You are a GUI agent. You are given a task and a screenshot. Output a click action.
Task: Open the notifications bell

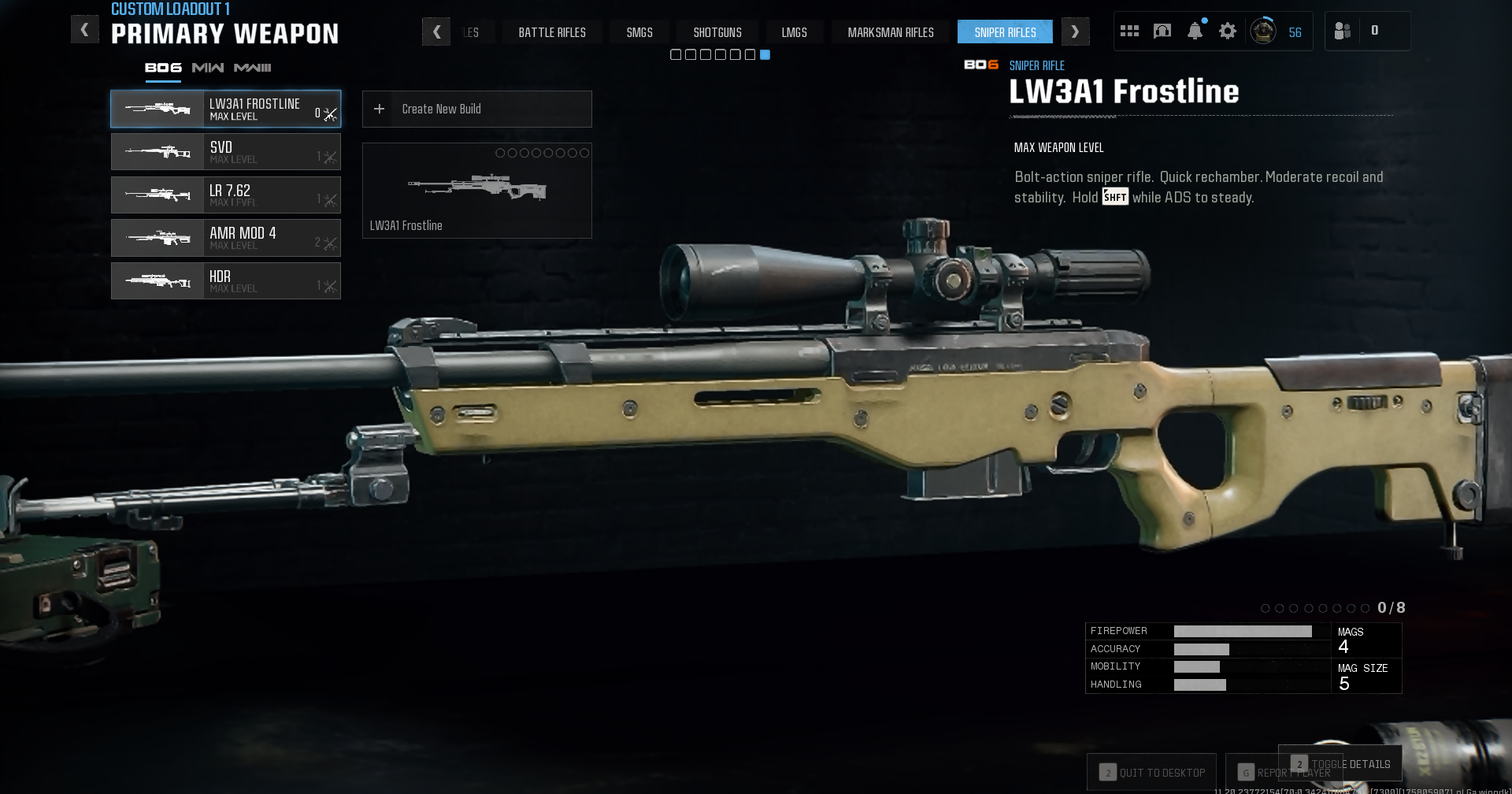tap(1195, 32)
